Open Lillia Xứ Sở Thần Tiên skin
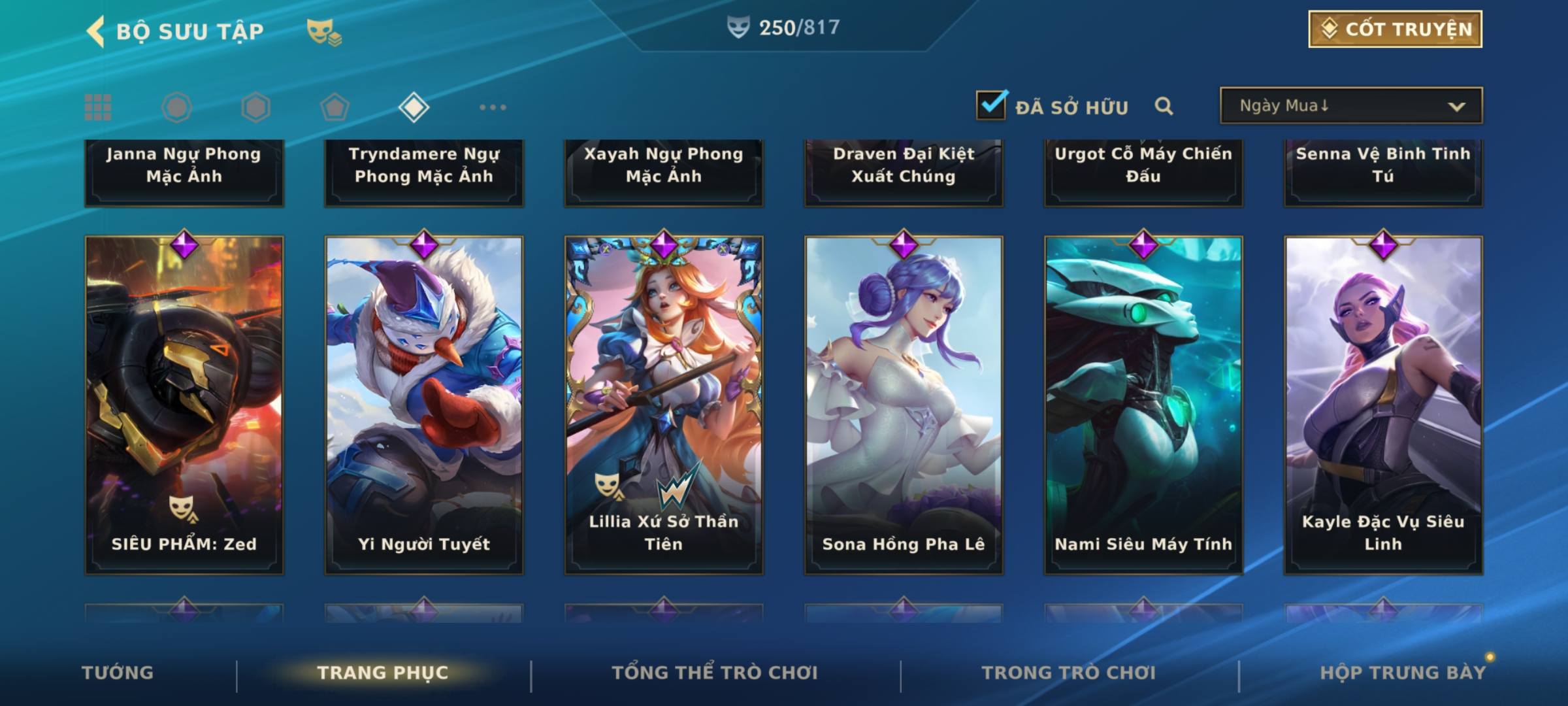 point(664,405)
